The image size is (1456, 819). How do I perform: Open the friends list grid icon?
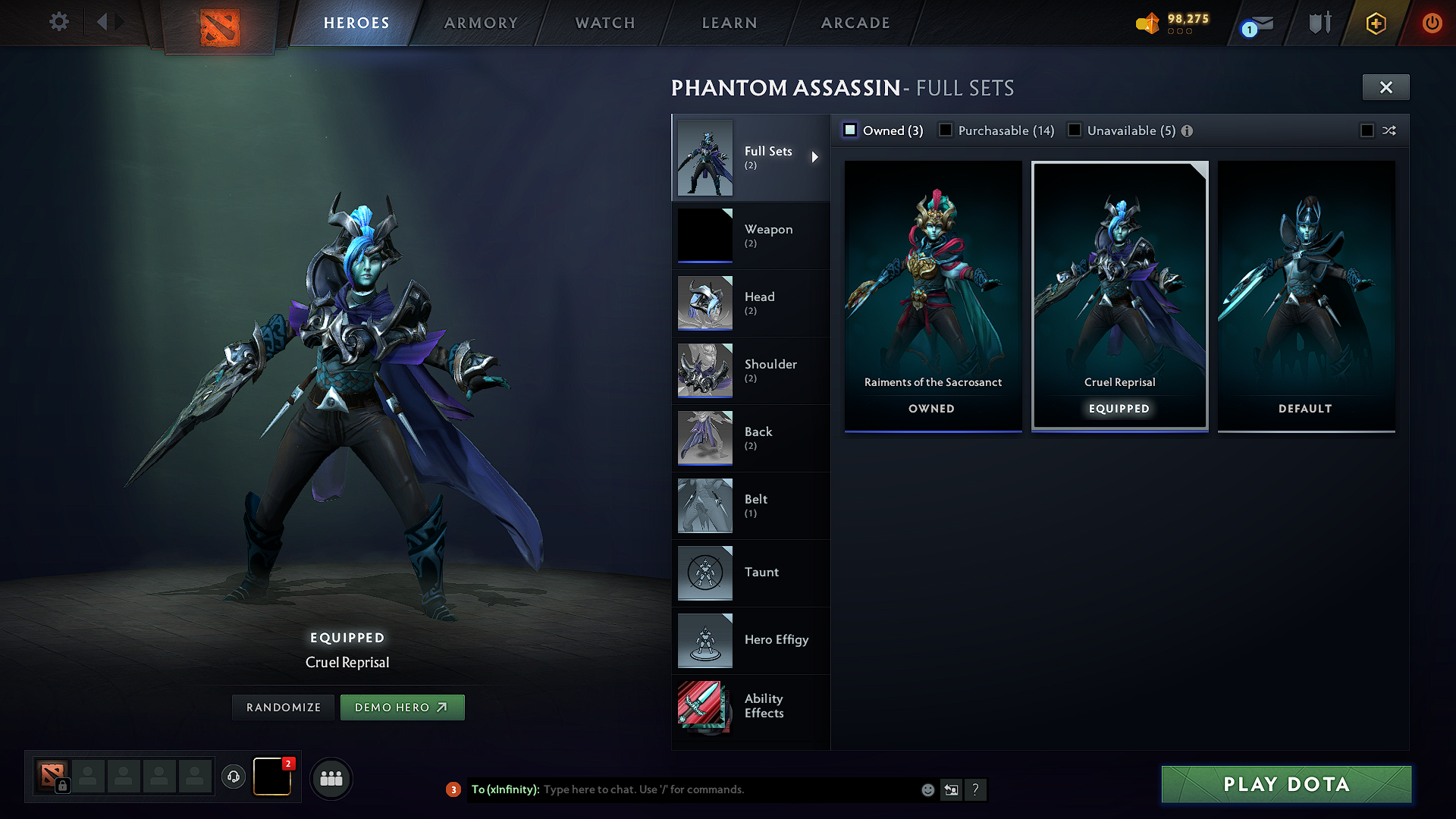331,779
